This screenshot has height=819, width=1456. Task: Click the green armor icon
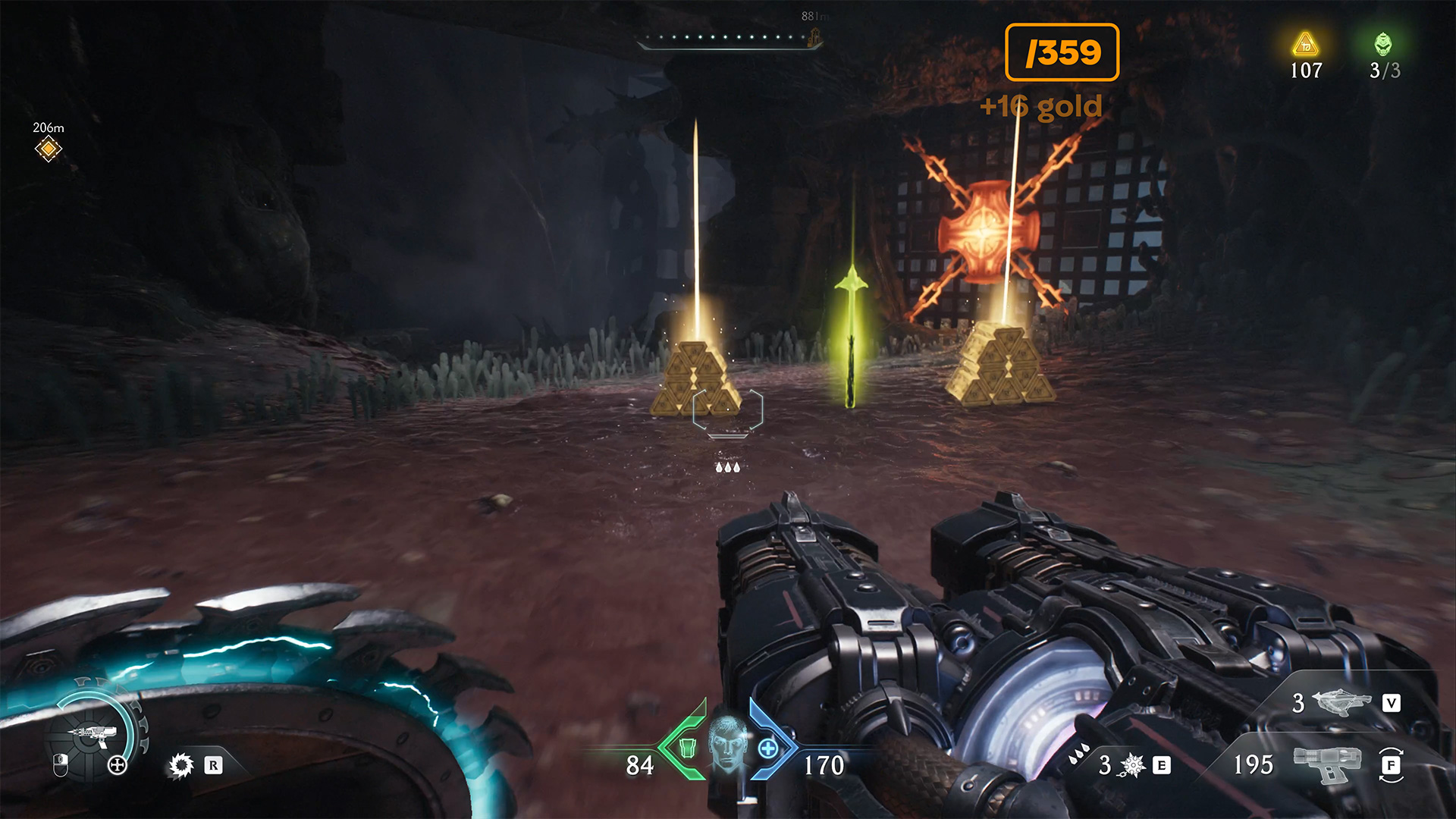click(x=687, y=748)
